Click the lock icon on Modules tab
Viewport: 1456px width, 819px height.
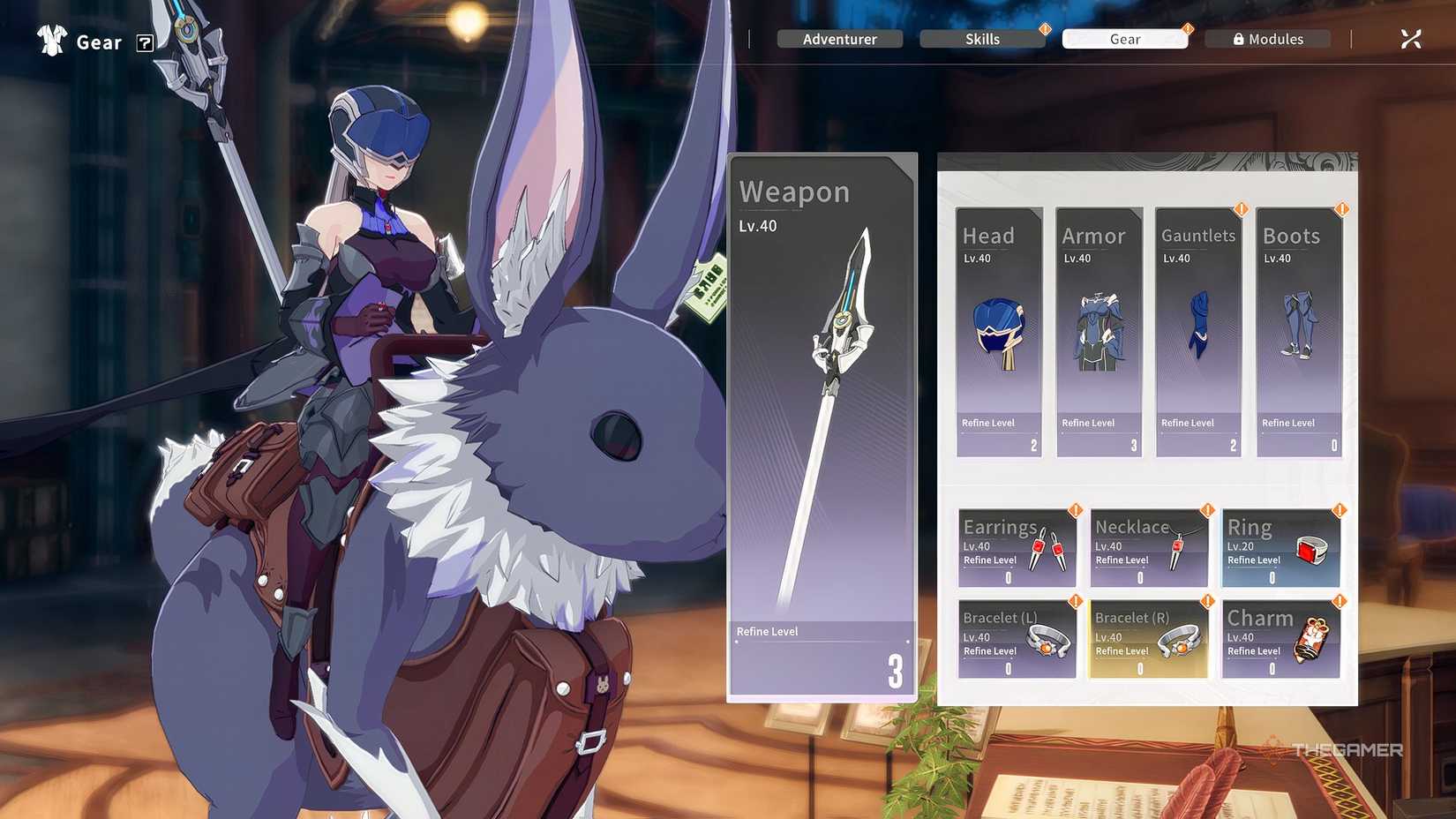coord(1238,39)
